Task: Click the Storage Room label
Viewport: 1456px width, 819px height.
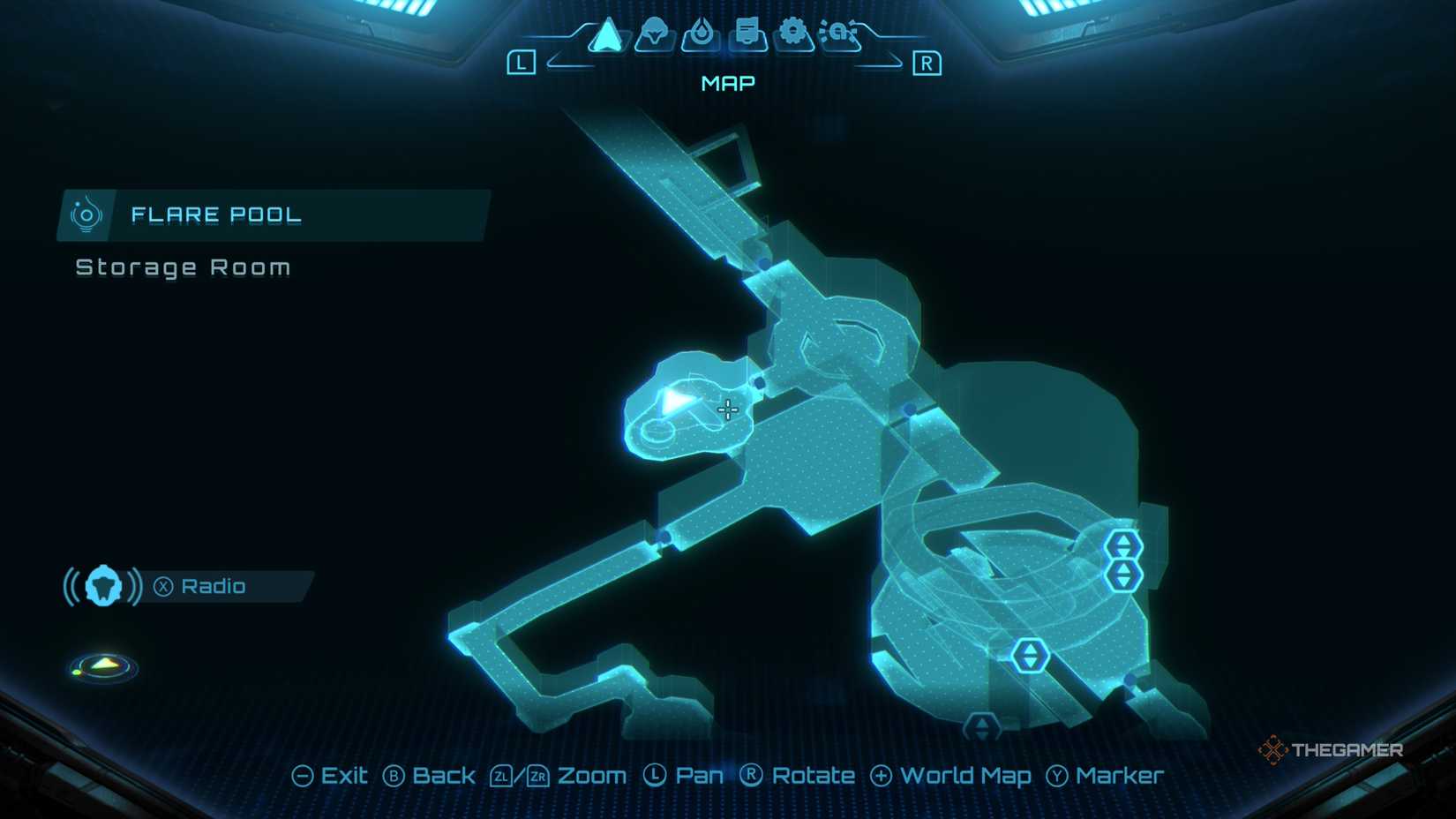Action: 183,267
